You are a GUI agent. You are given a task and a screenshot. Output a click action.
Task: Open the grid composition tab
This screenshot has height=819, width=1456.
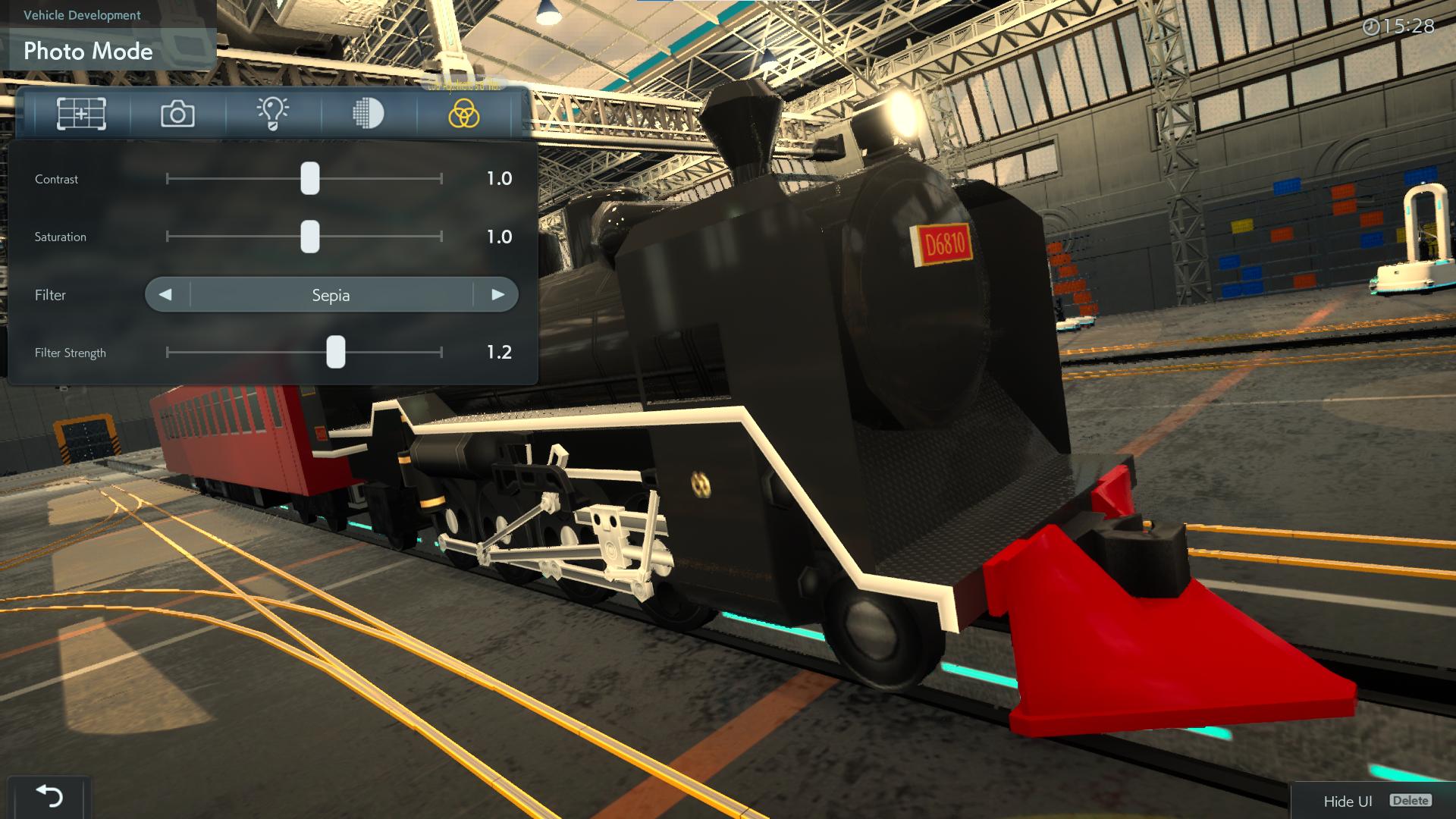point(81,114)
